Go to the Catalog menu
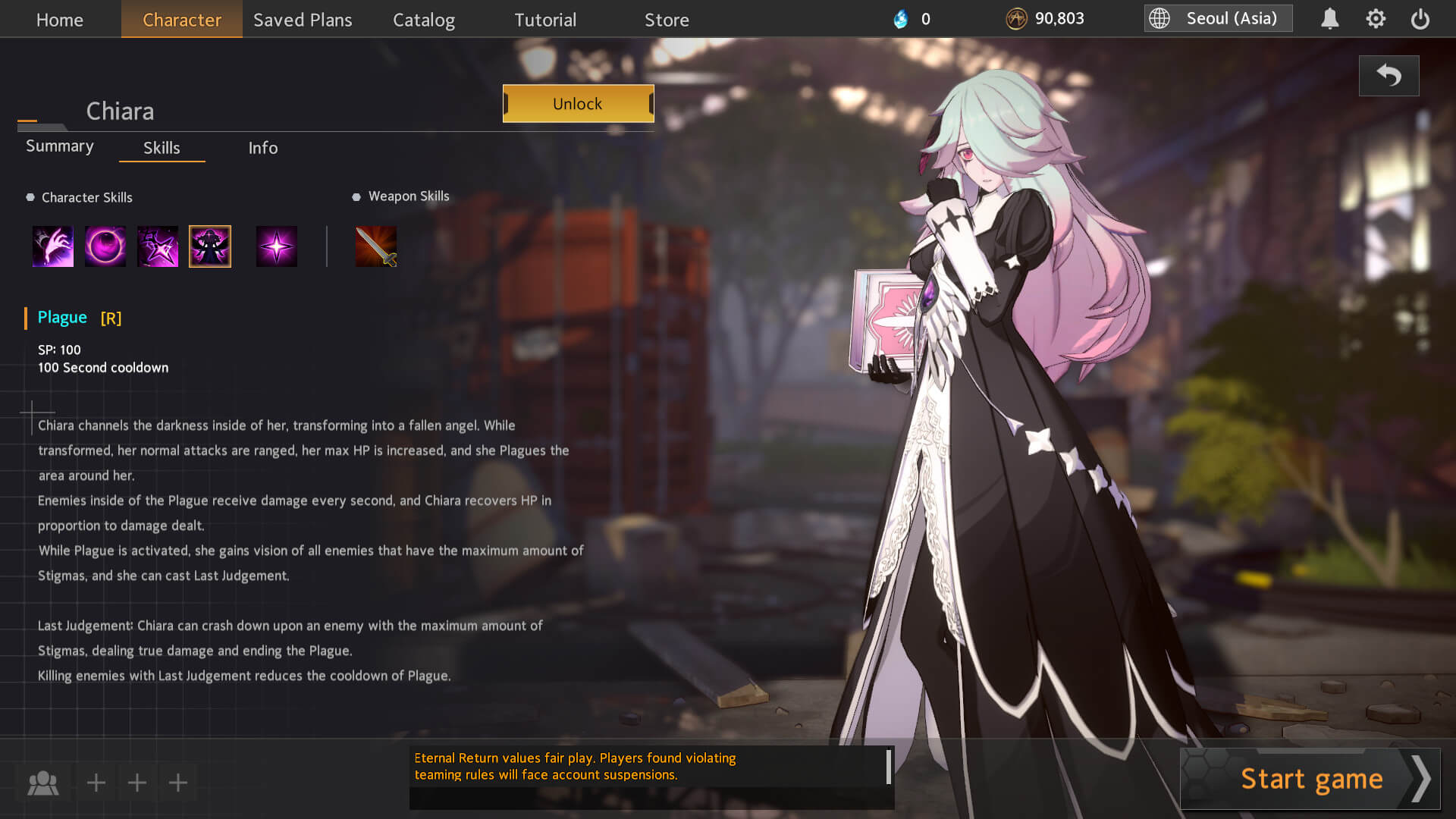Viewport: 1456px width, 819px height. [424, 20]
